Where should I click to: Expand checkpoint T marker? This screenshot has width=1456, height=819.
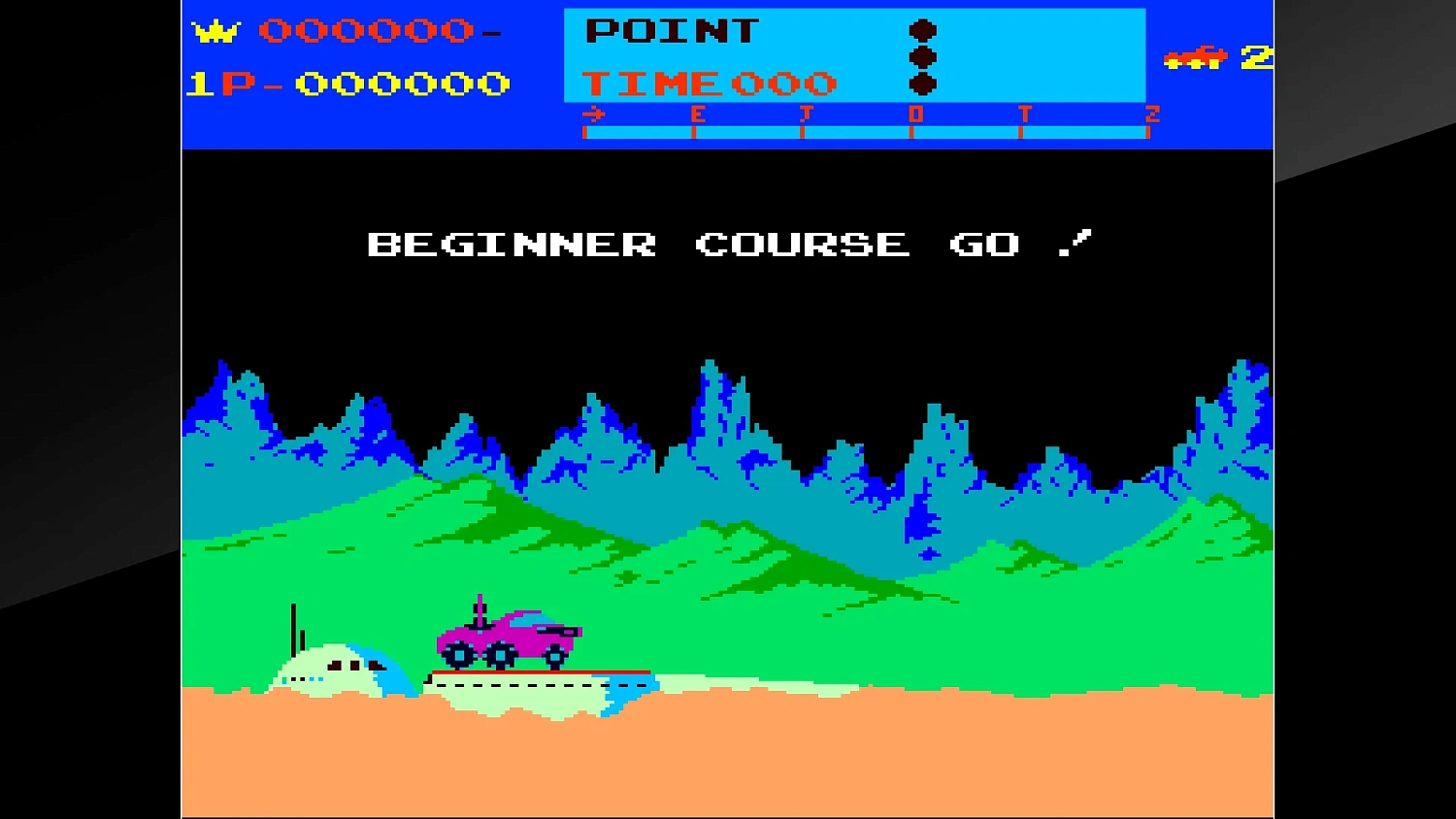pos(1026,113)
